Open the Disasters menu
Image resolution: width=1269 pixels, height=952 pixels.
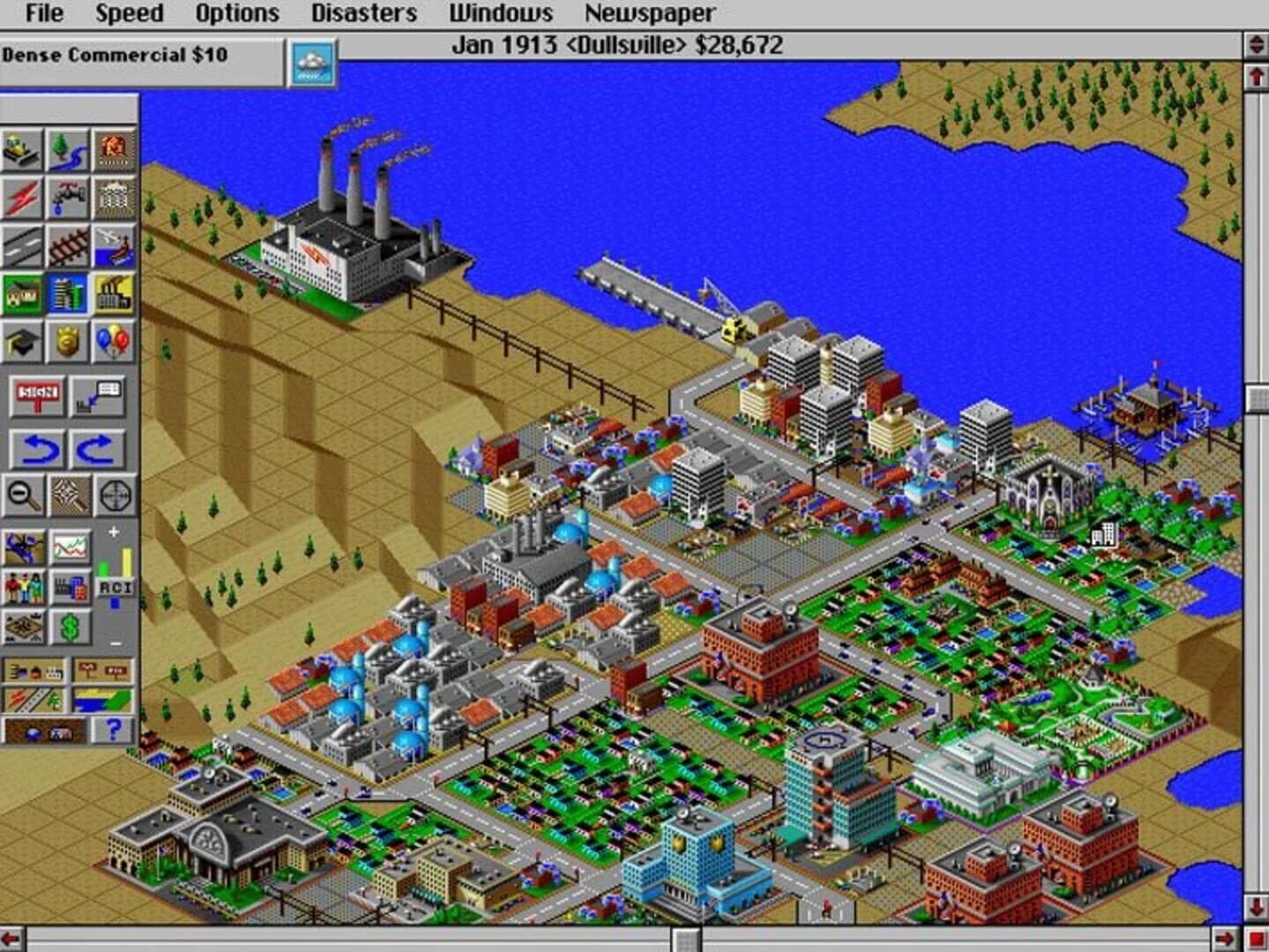[364, 13]
